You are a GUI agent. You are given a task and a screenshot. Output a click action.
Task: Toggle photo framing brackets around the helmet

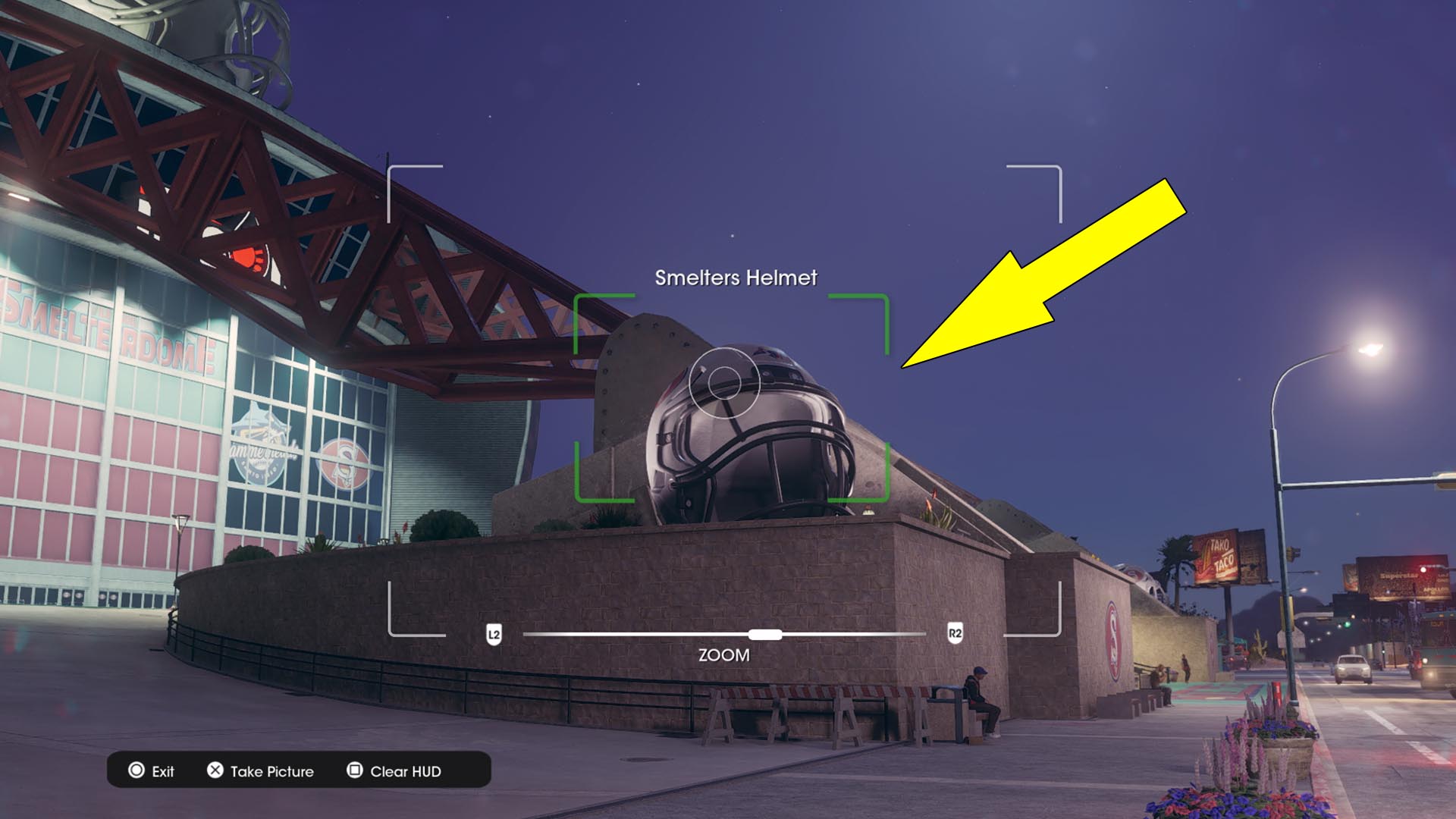730,398
